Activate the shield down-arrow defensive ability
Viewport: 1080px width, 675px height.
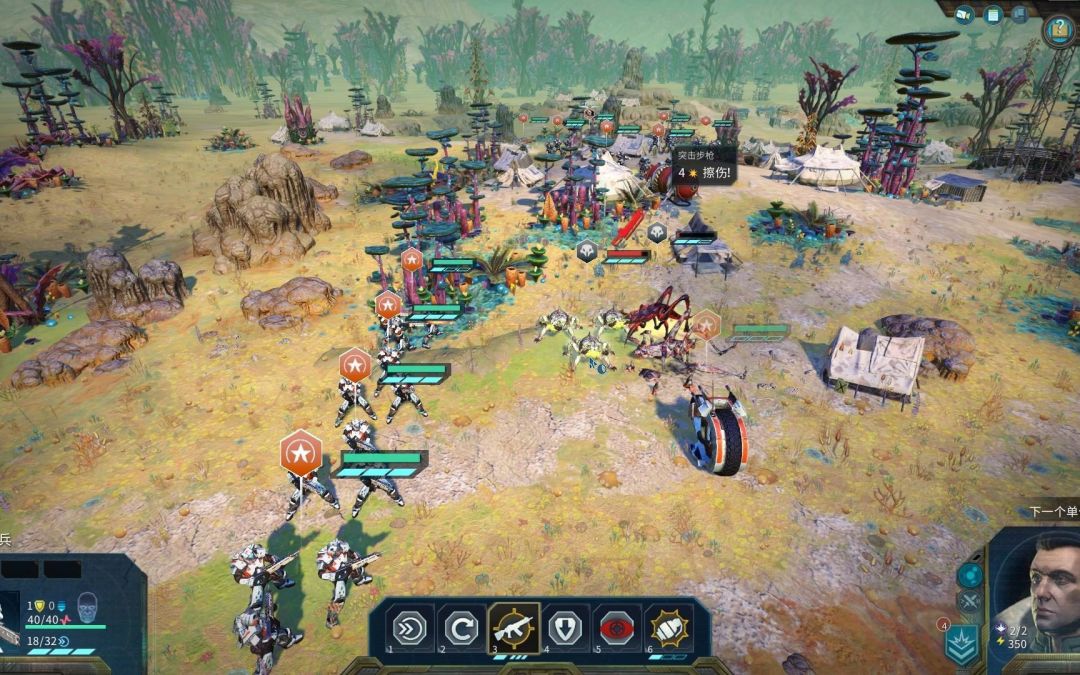(567, 628)
